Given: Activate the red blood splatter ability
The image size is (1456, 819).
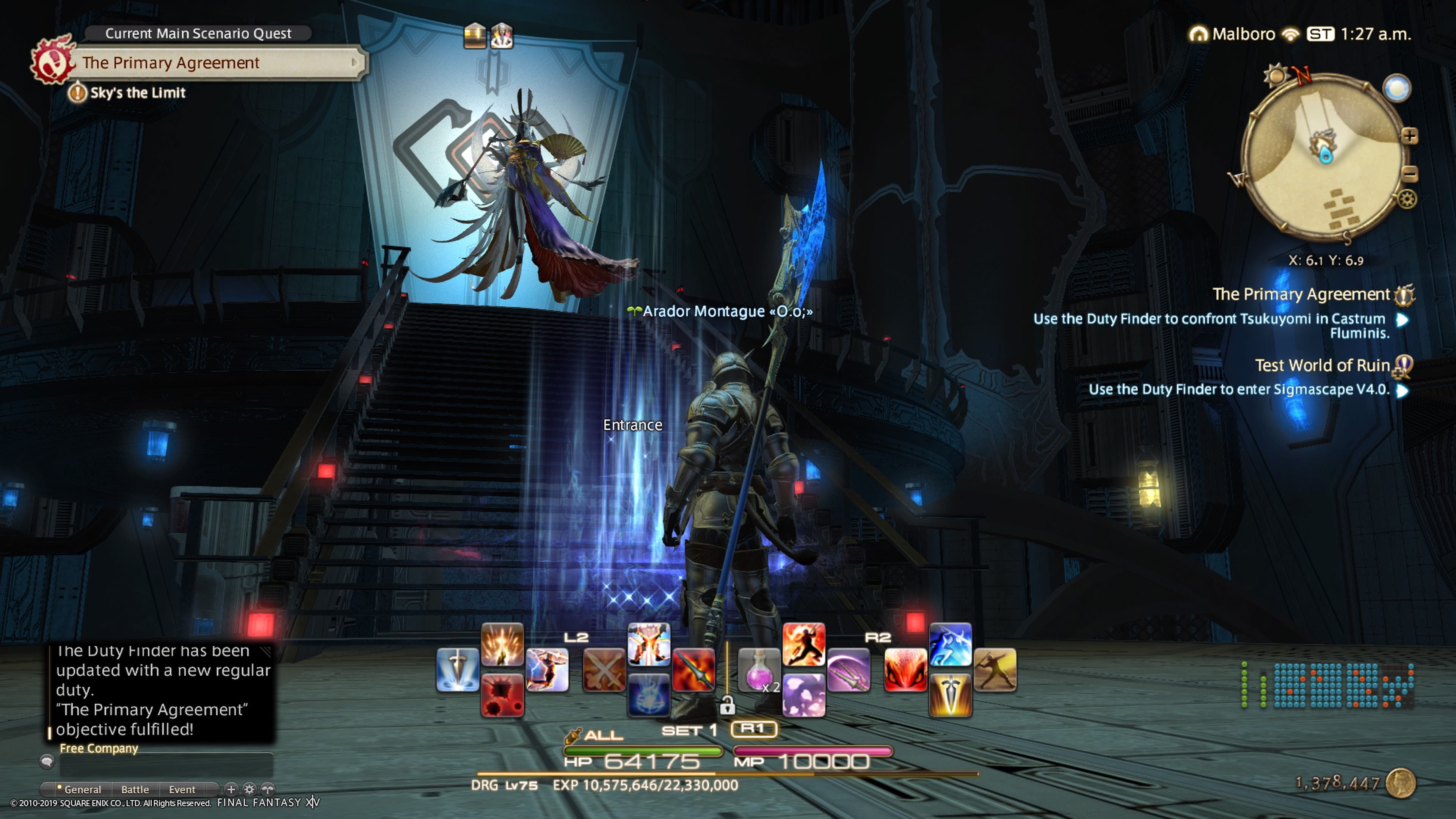Looking at the screenshot, I should point(502,696).
